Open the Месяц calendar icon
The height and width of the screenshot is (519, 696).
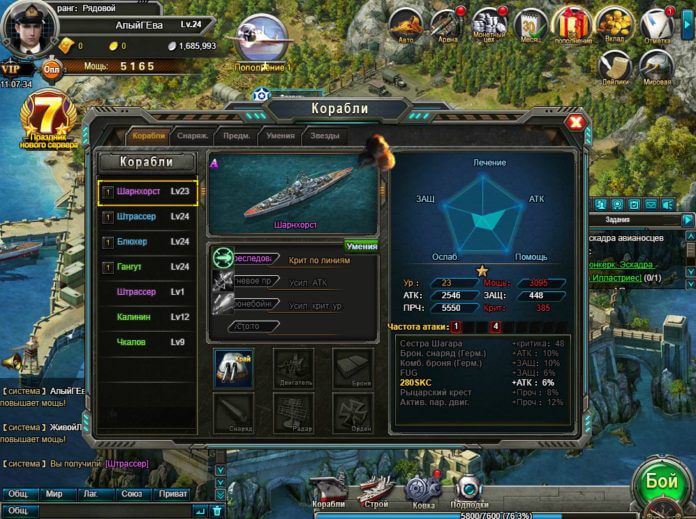[531, 22]
